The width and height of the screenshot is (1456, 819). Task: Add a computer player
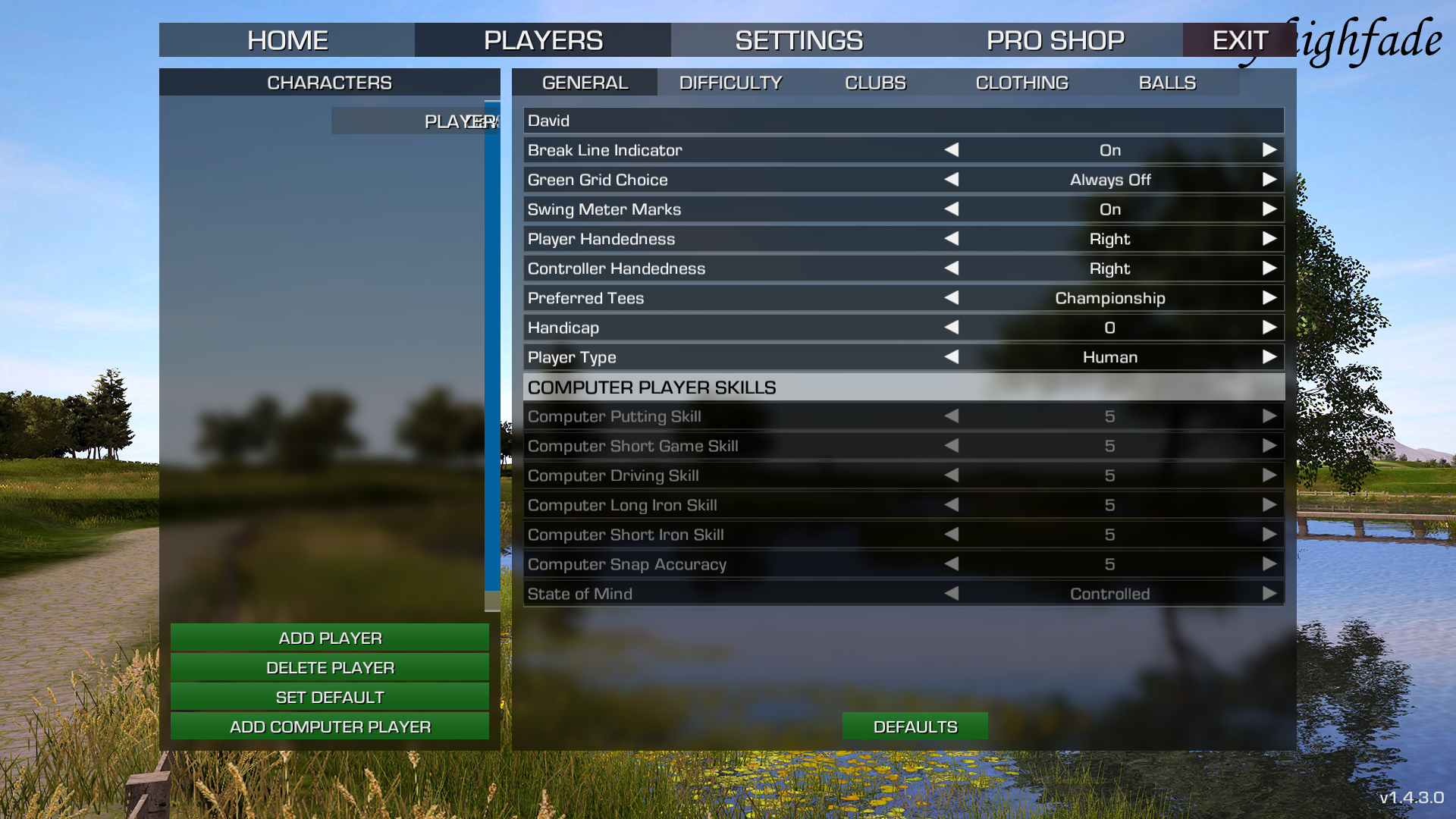click(330, 726)
